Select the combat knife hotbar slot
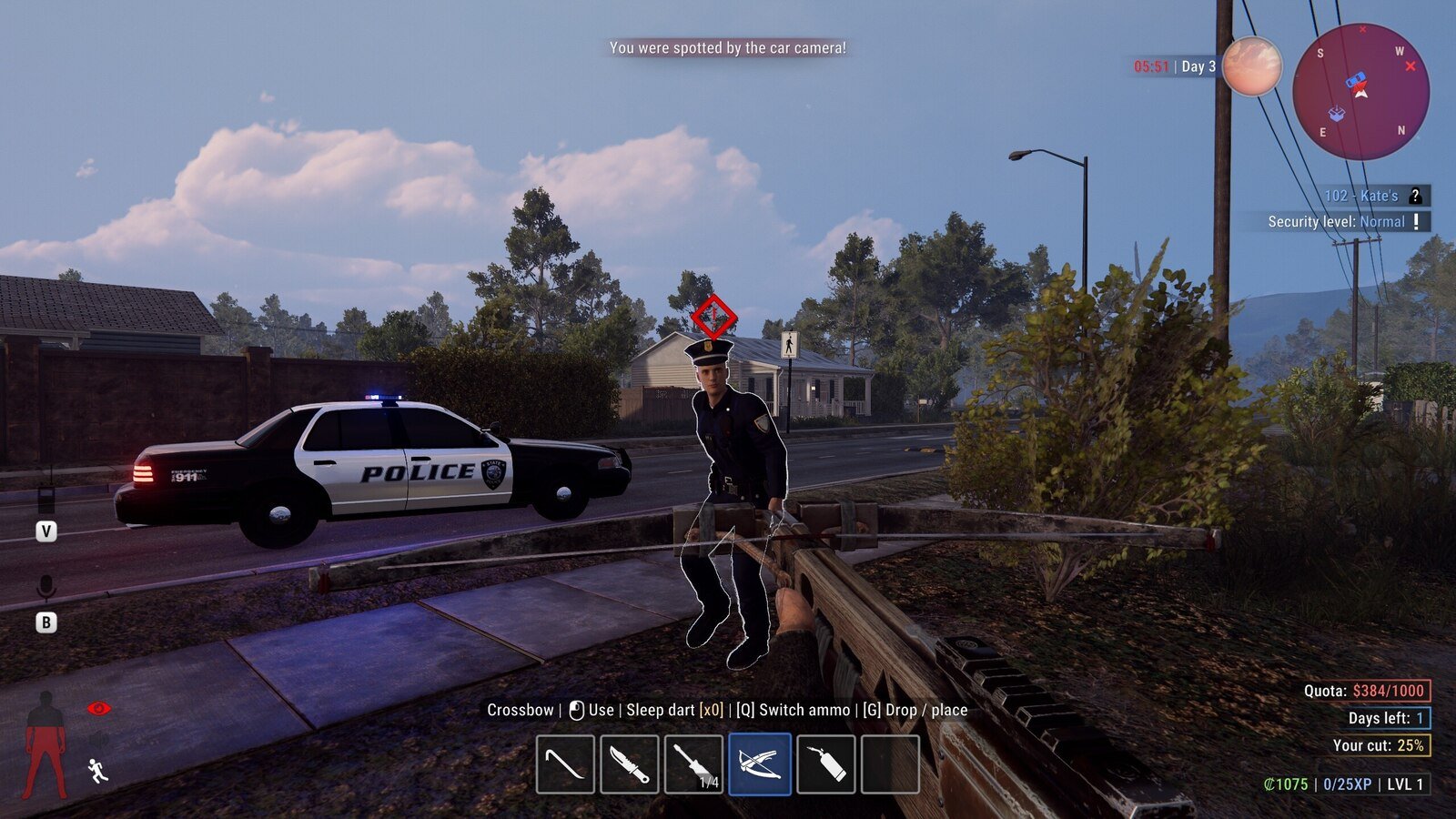 [630, 764]
